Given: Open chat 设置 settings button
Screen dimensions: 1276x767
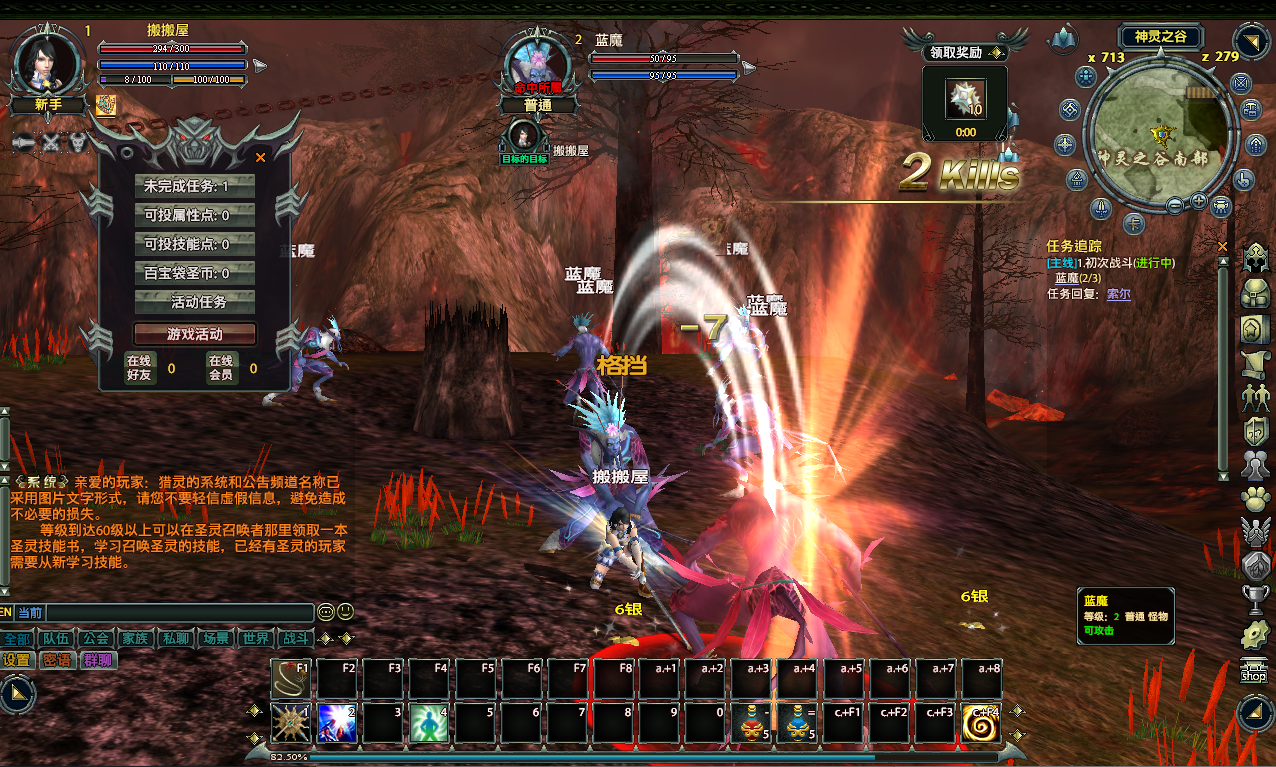Looking at the screenshot, I should [x=17, y=660].
